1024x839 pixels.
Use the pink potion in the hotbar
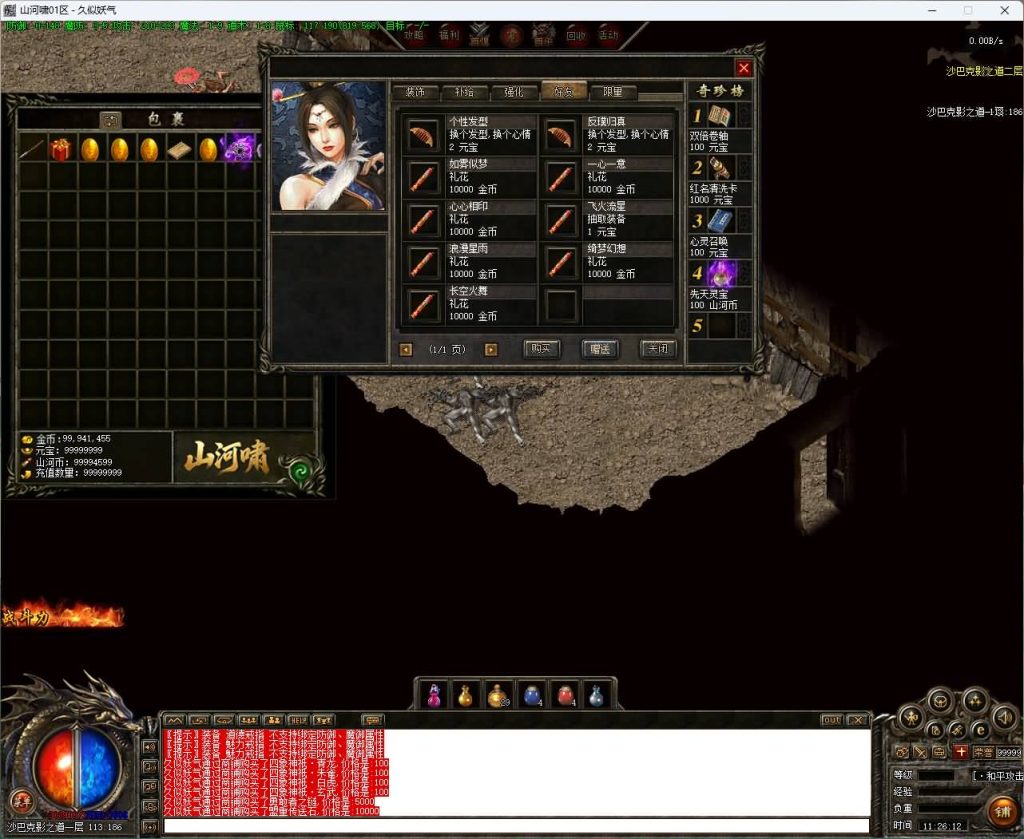435,695
